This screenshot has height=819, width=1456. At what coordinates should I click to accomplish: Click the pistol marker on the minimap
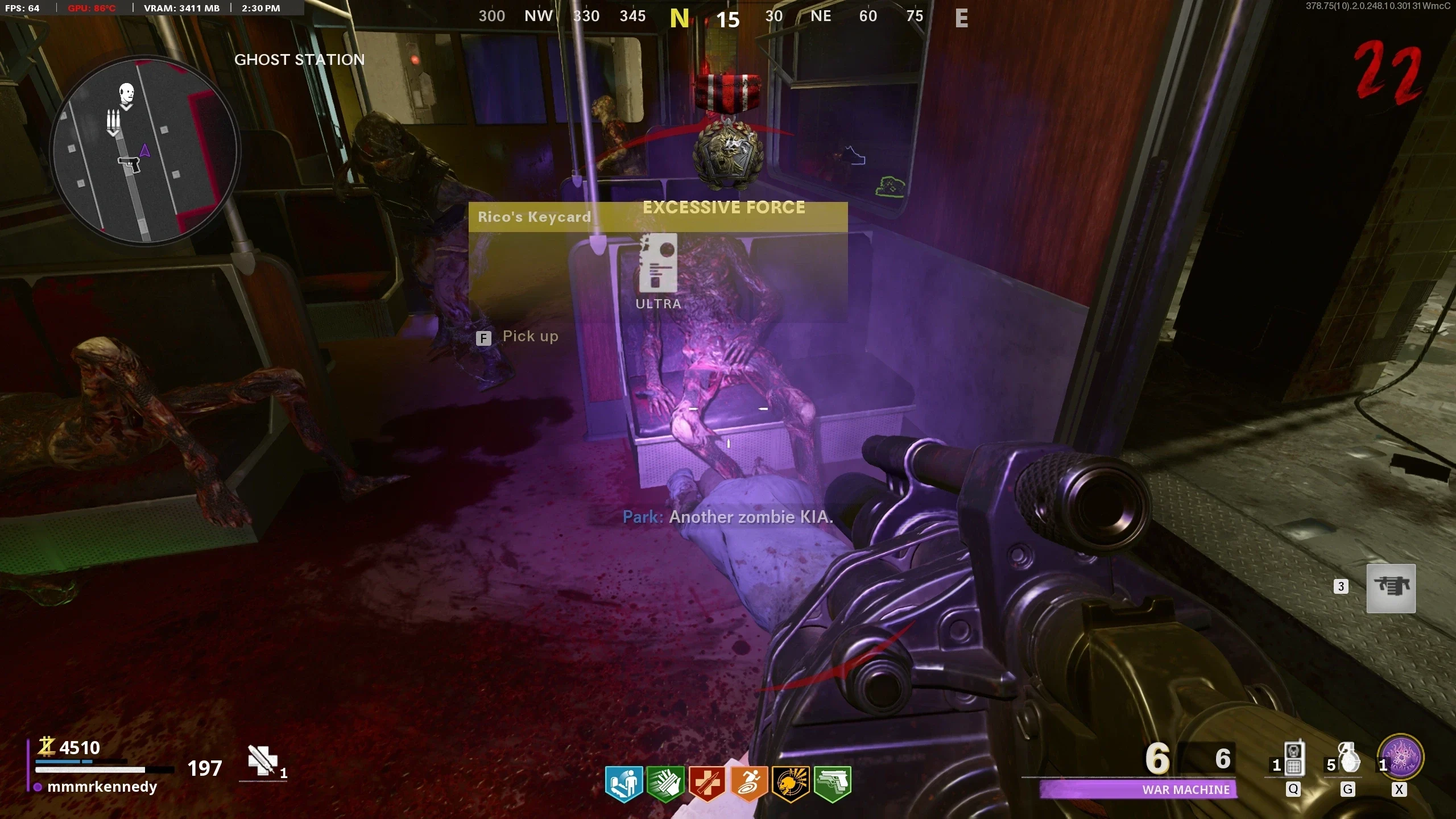pos(129,166)
